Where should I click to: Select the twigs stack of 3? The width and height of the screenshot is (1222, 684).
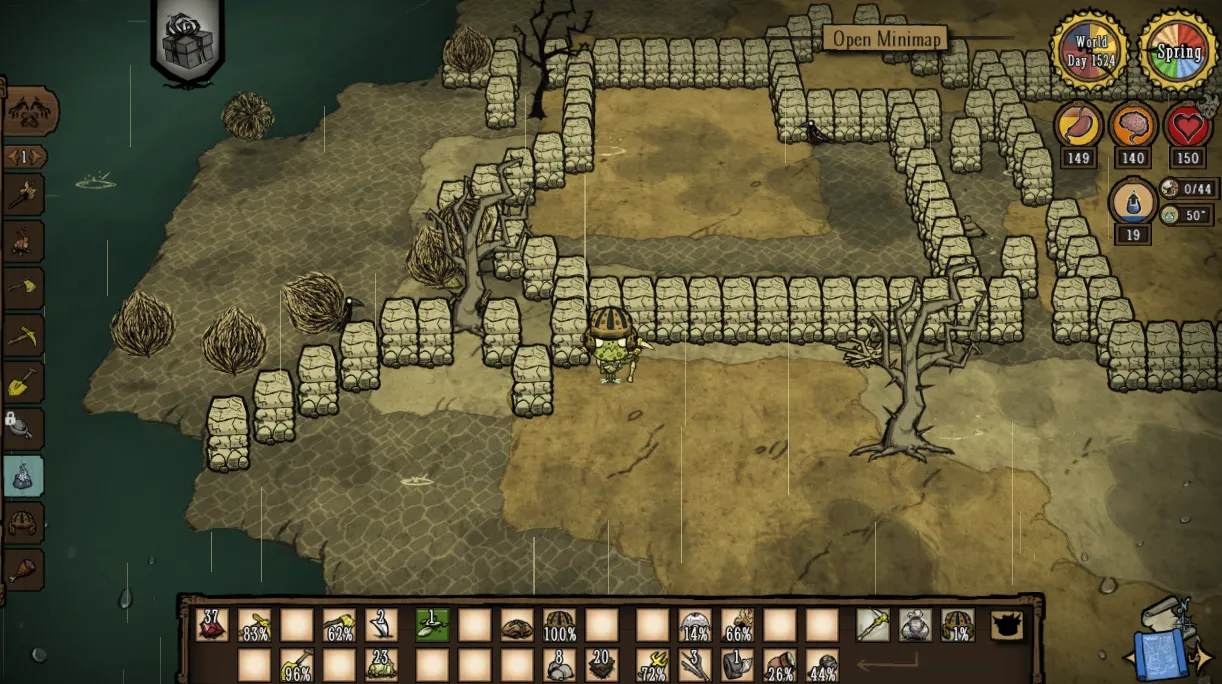click(695, 665)
